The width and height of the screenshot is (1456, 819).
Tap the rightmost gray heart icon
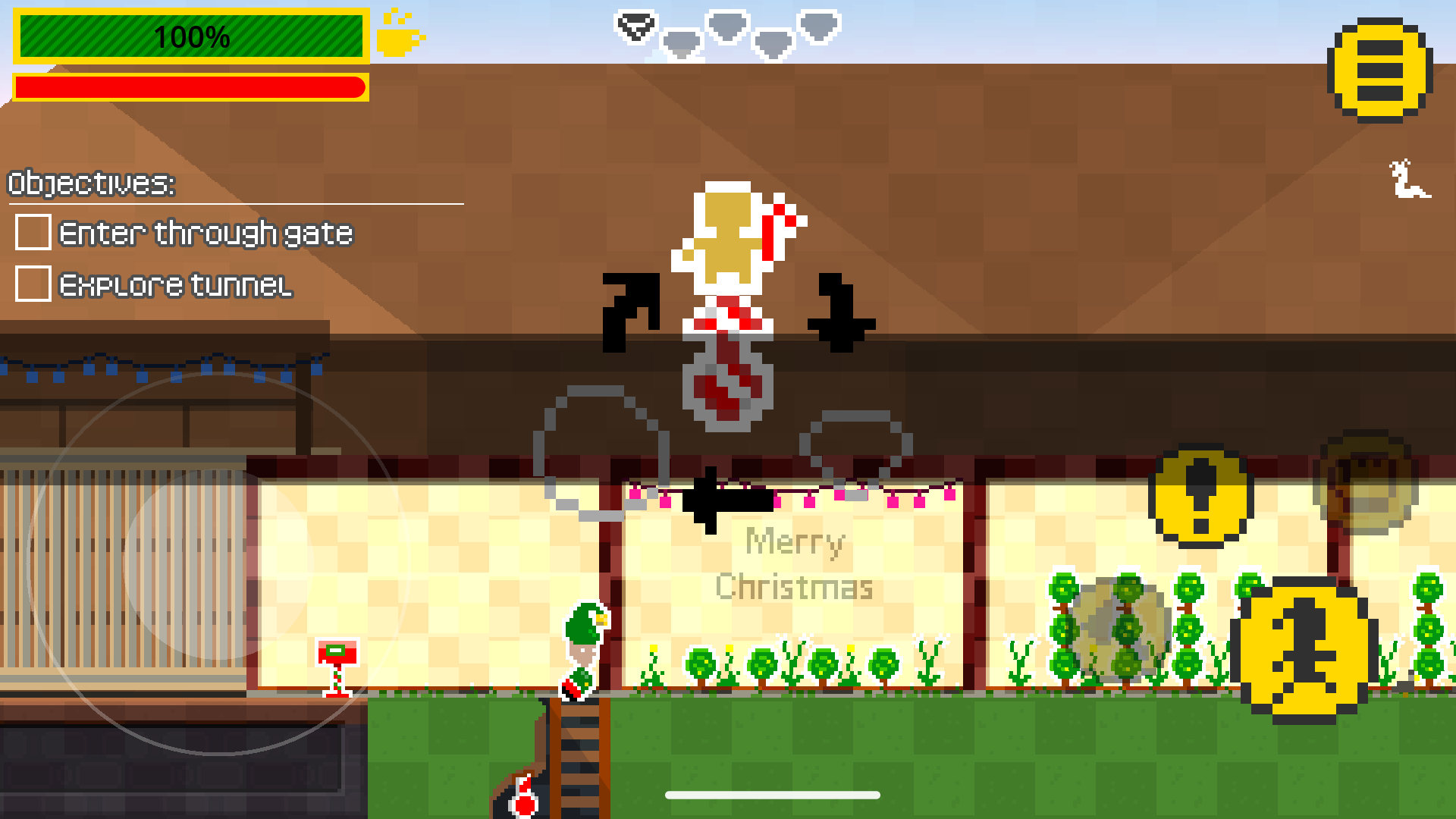(821, 27)
